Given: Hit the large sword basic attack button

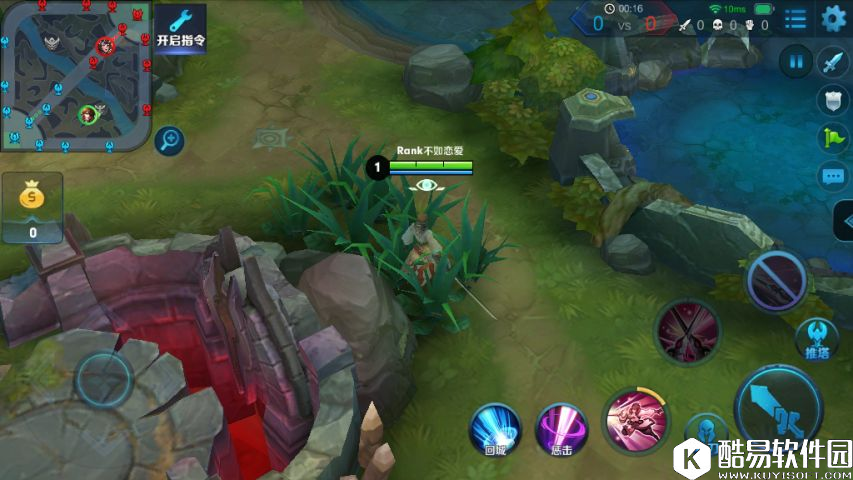Looking at the screenshot, I should point(777,406).
